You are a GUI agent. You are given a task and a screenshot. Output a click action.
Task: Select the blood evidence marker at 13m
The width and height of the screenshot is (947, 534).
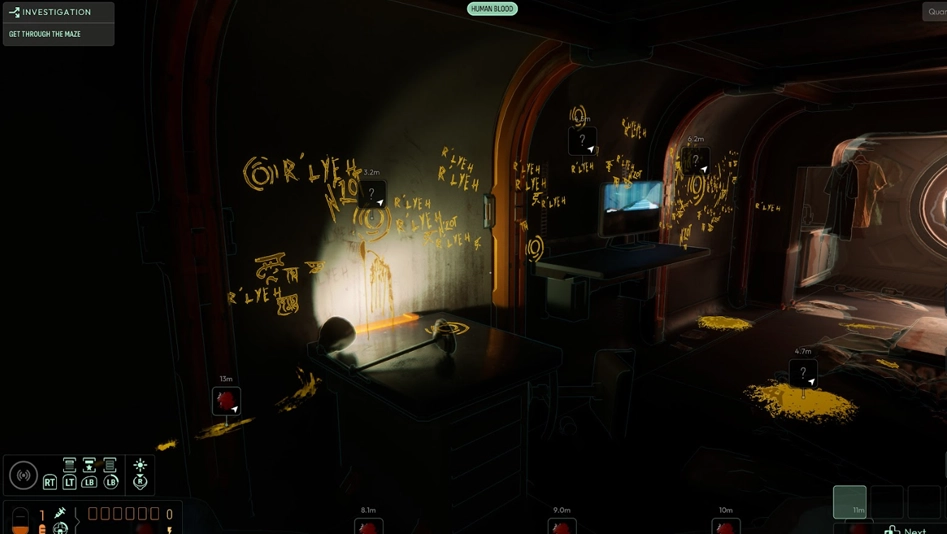pyautogui.click(x=226, y=401)
